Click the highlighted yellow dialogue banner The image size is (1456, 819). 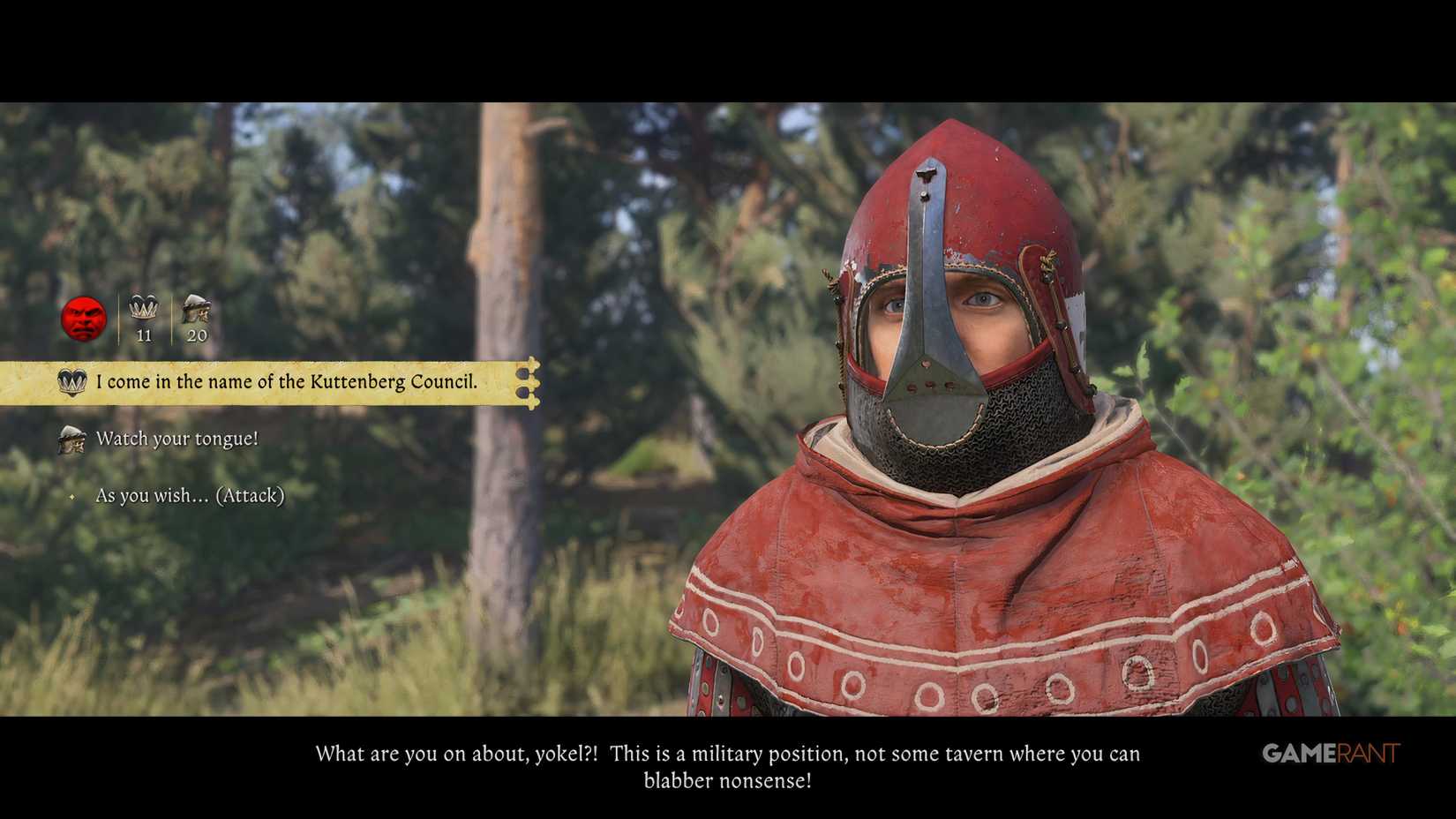click(265, 383)
